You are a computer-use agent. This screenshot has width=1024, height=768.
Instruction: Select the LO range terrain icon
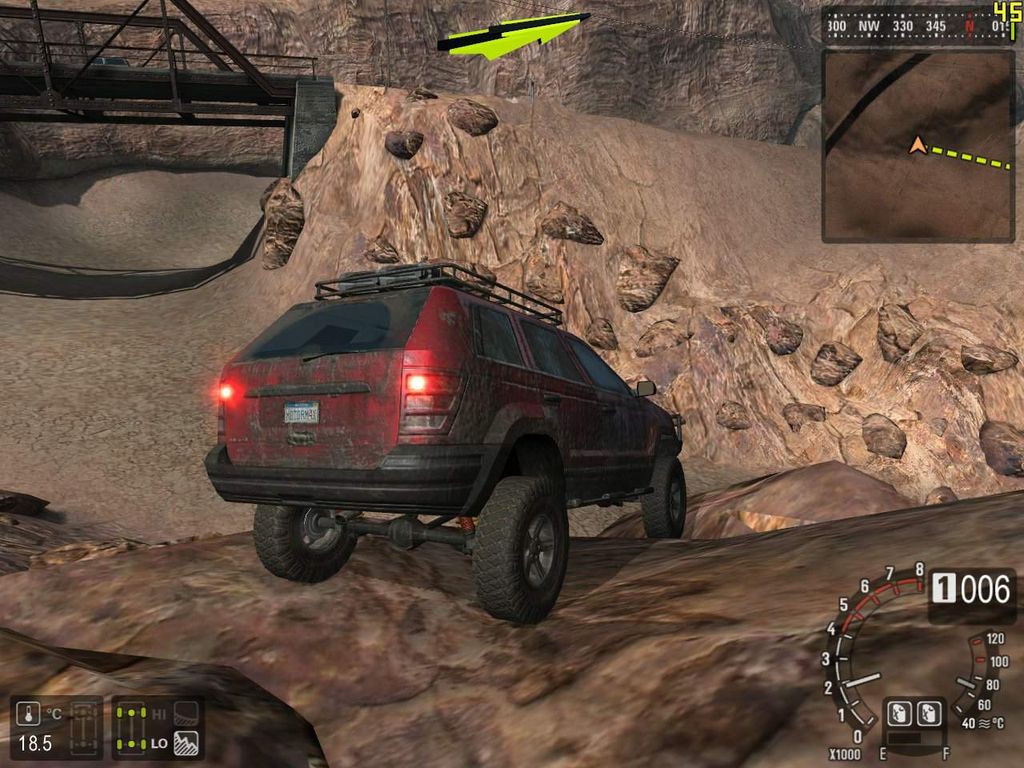[186, 743]
